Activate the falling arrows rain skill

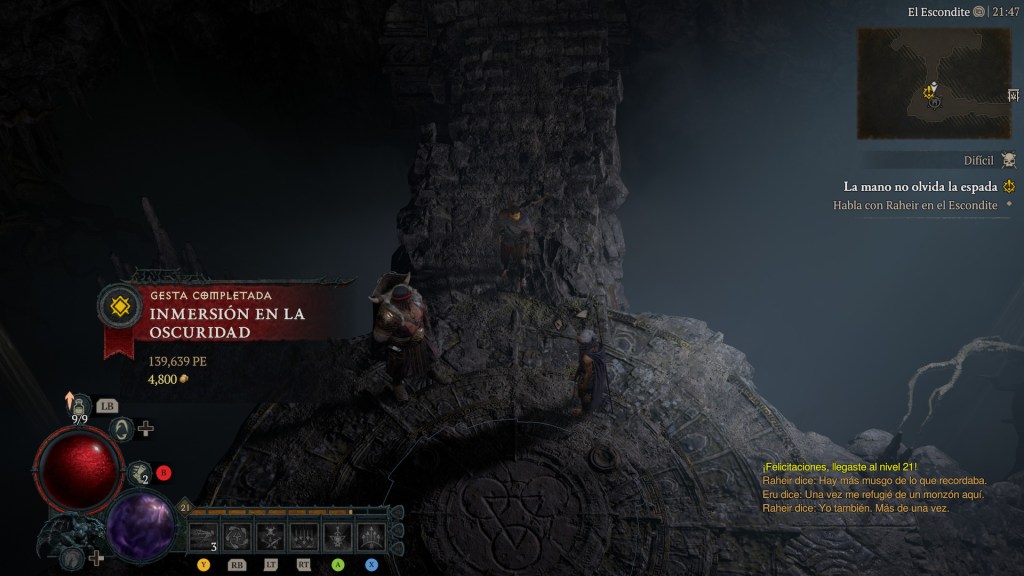point(304,536)
